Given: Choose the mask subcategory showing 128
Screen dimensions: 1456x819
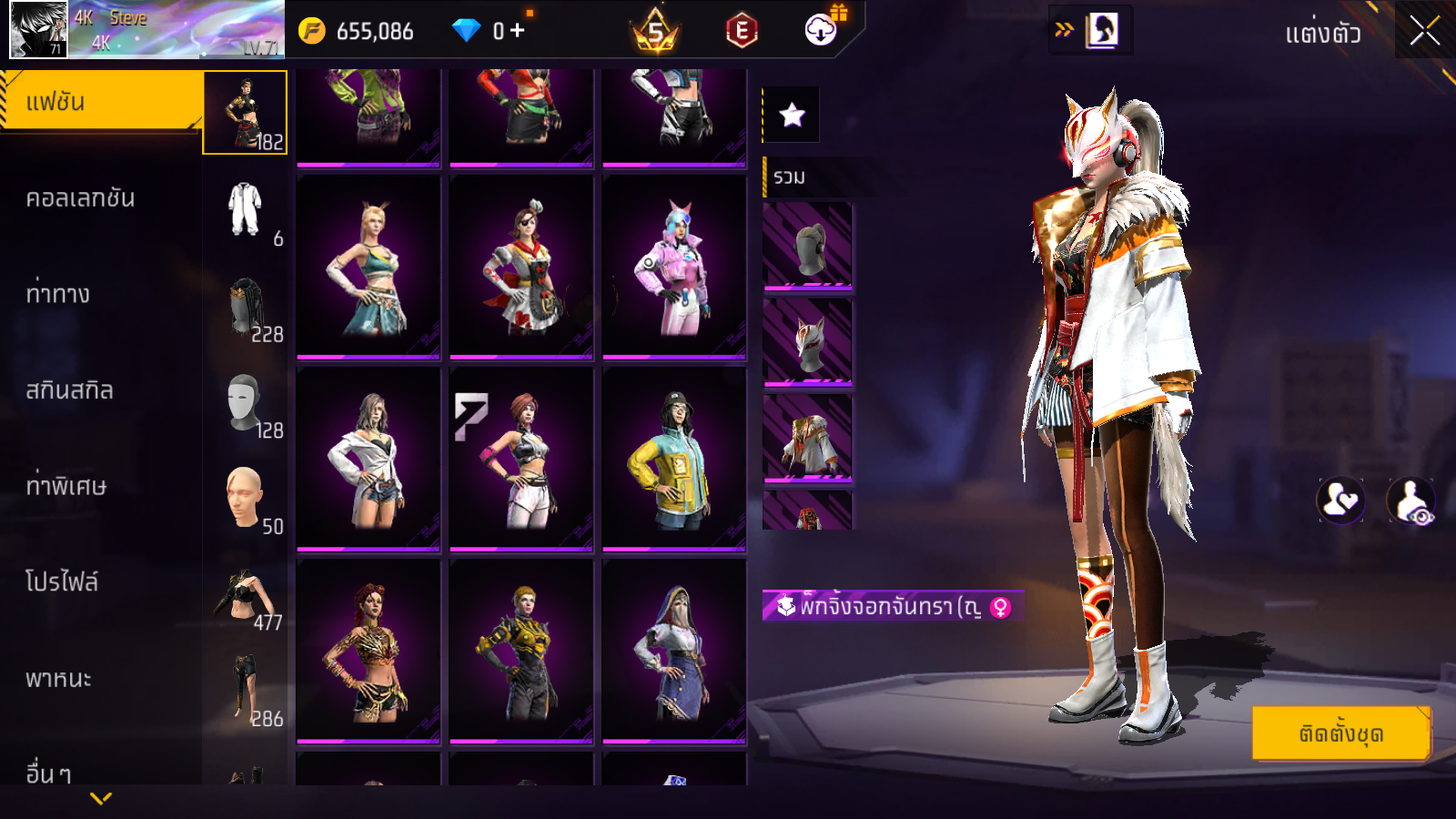Looking at the screenshot, I should click(x=246, y=404).
